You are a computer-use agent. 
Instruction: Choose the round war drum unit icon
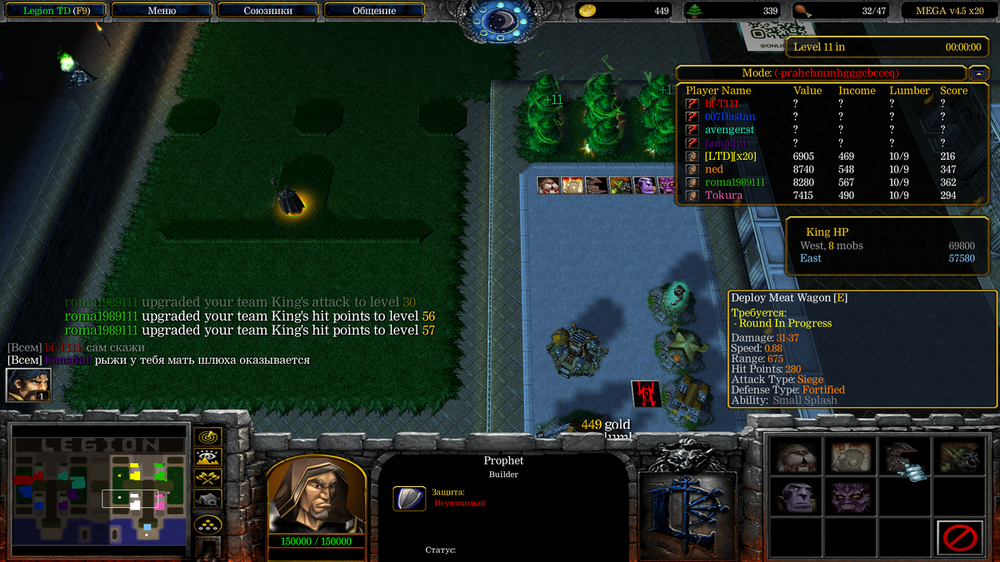click(852, 456)
